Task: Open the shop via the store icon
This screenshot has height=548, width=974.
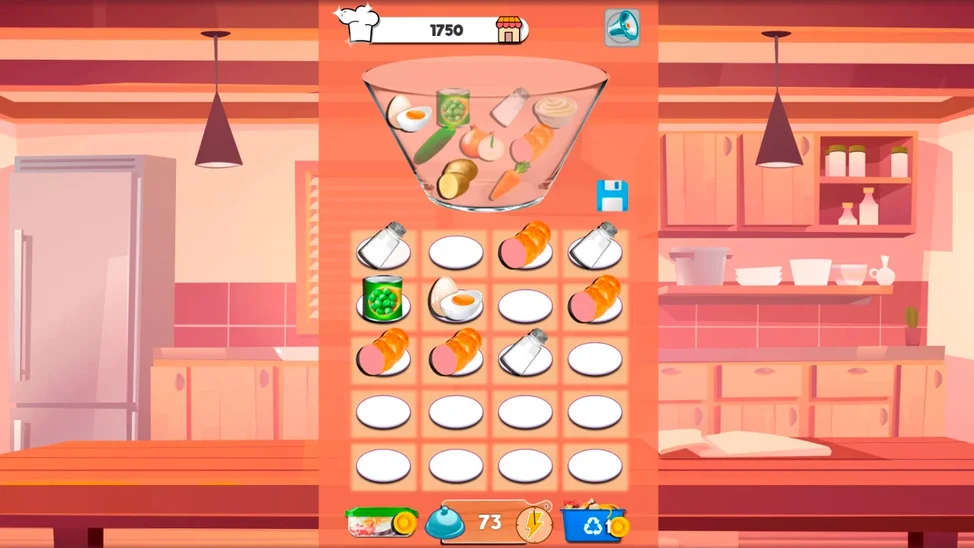Action: [510, 30]
